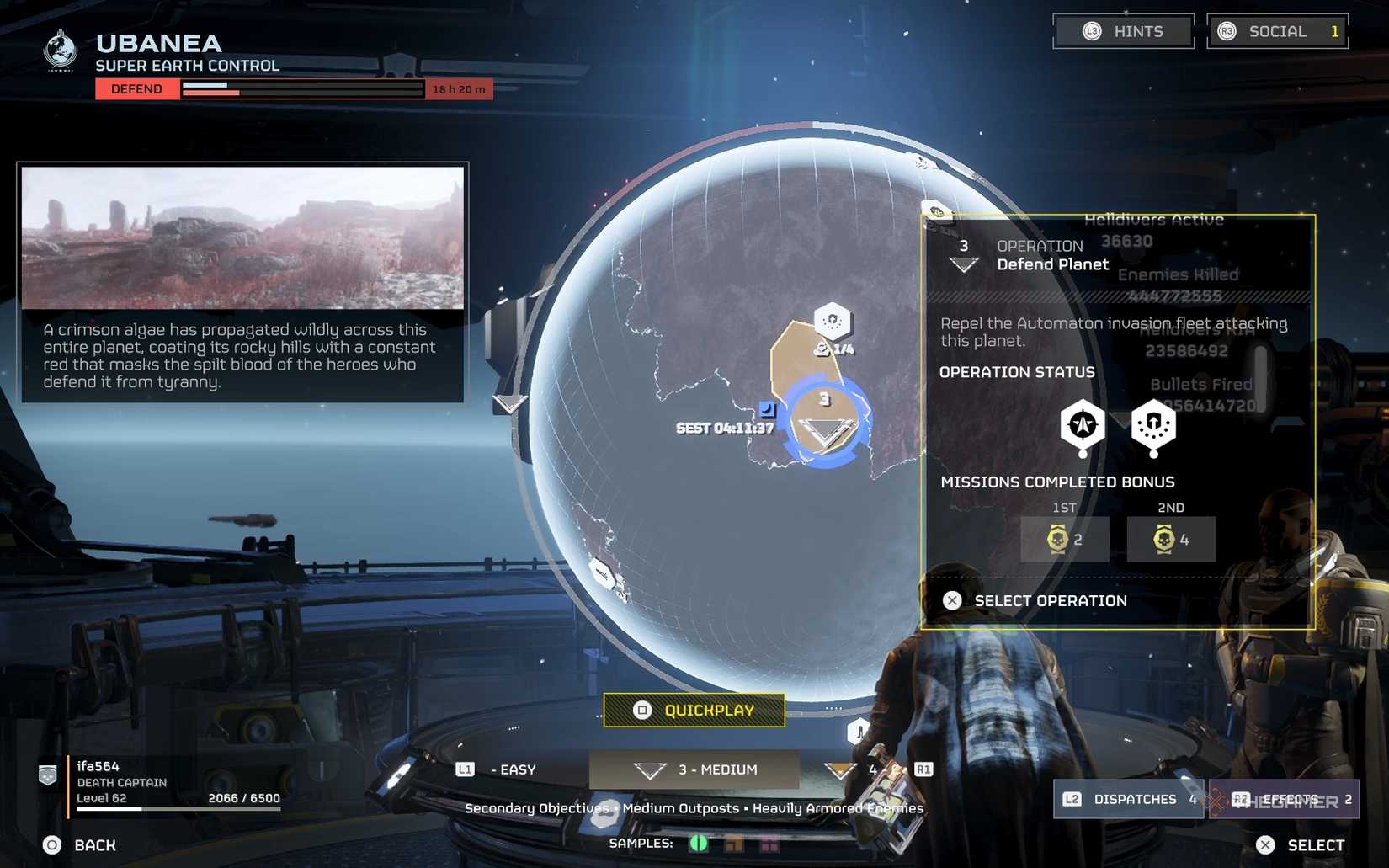The width and height of the screenshot is (1389, 868).
Task: Start a Quickplay match
Action: pyautogui.click(x=694, y=711)
